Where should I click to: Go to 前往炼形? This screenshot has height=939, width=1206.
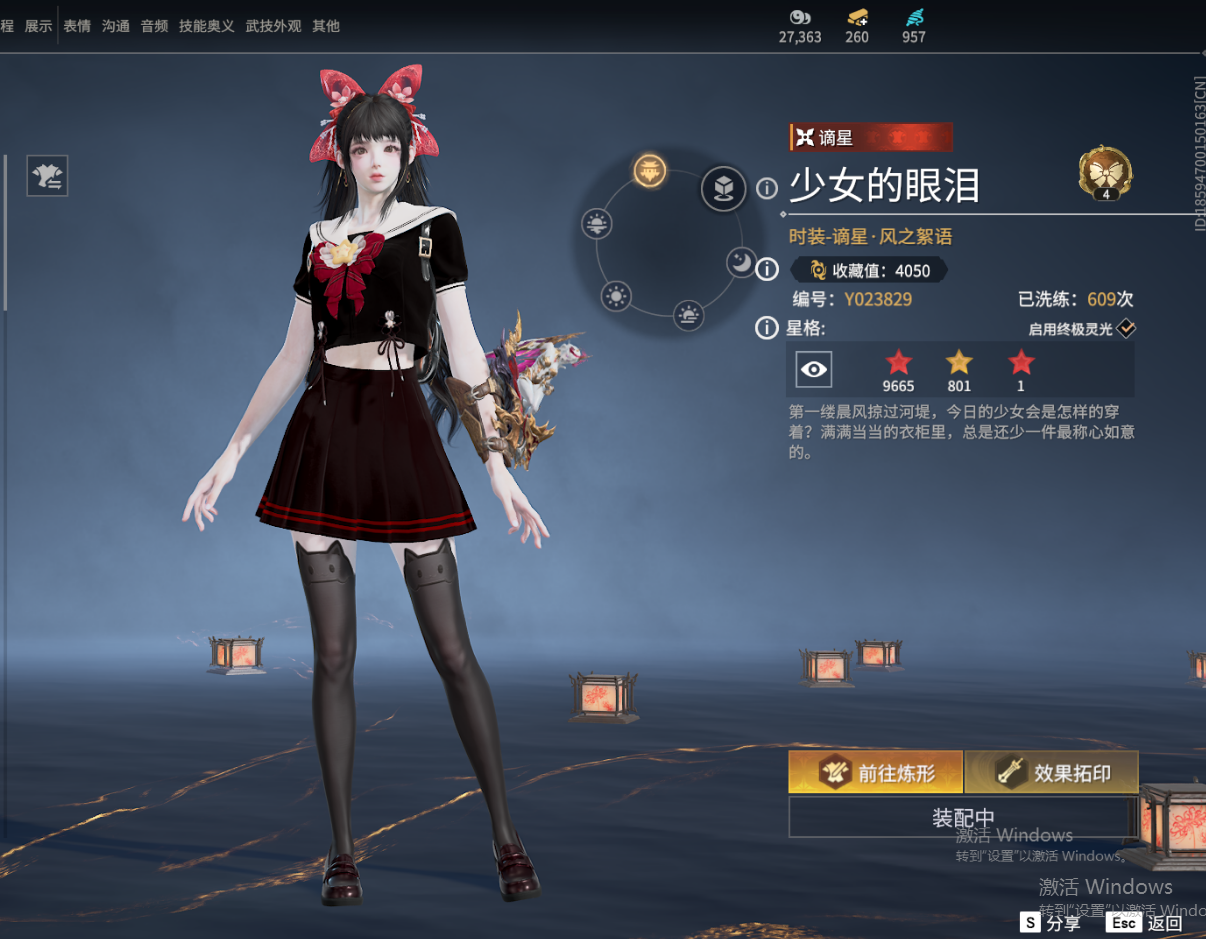[876, 773]
